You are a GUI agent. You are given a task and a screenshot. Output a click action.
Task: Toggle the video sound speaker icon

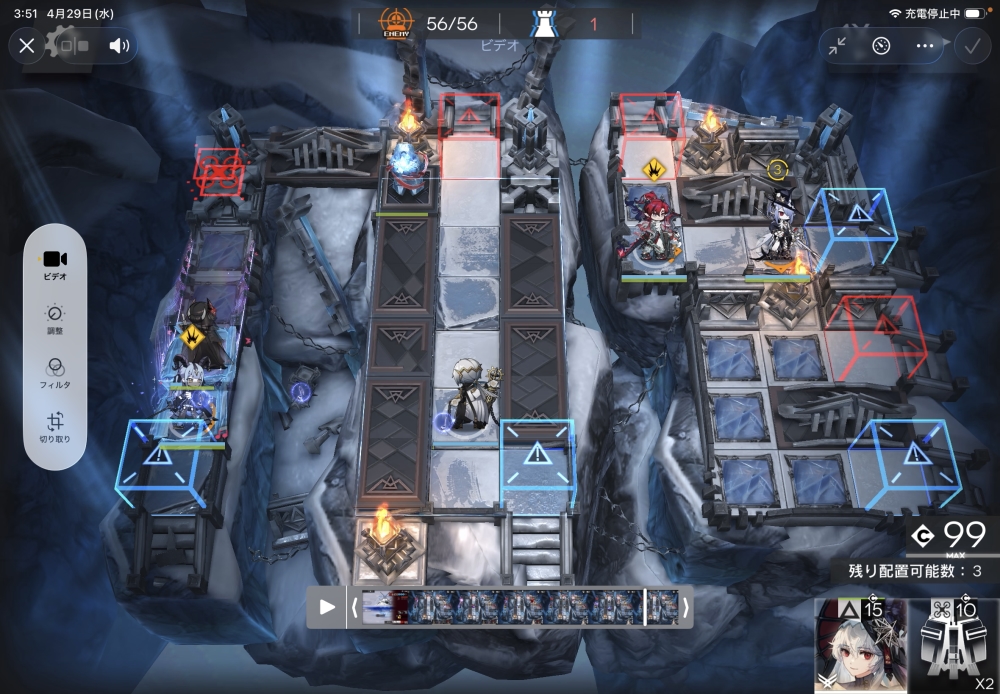pos(120,45)
